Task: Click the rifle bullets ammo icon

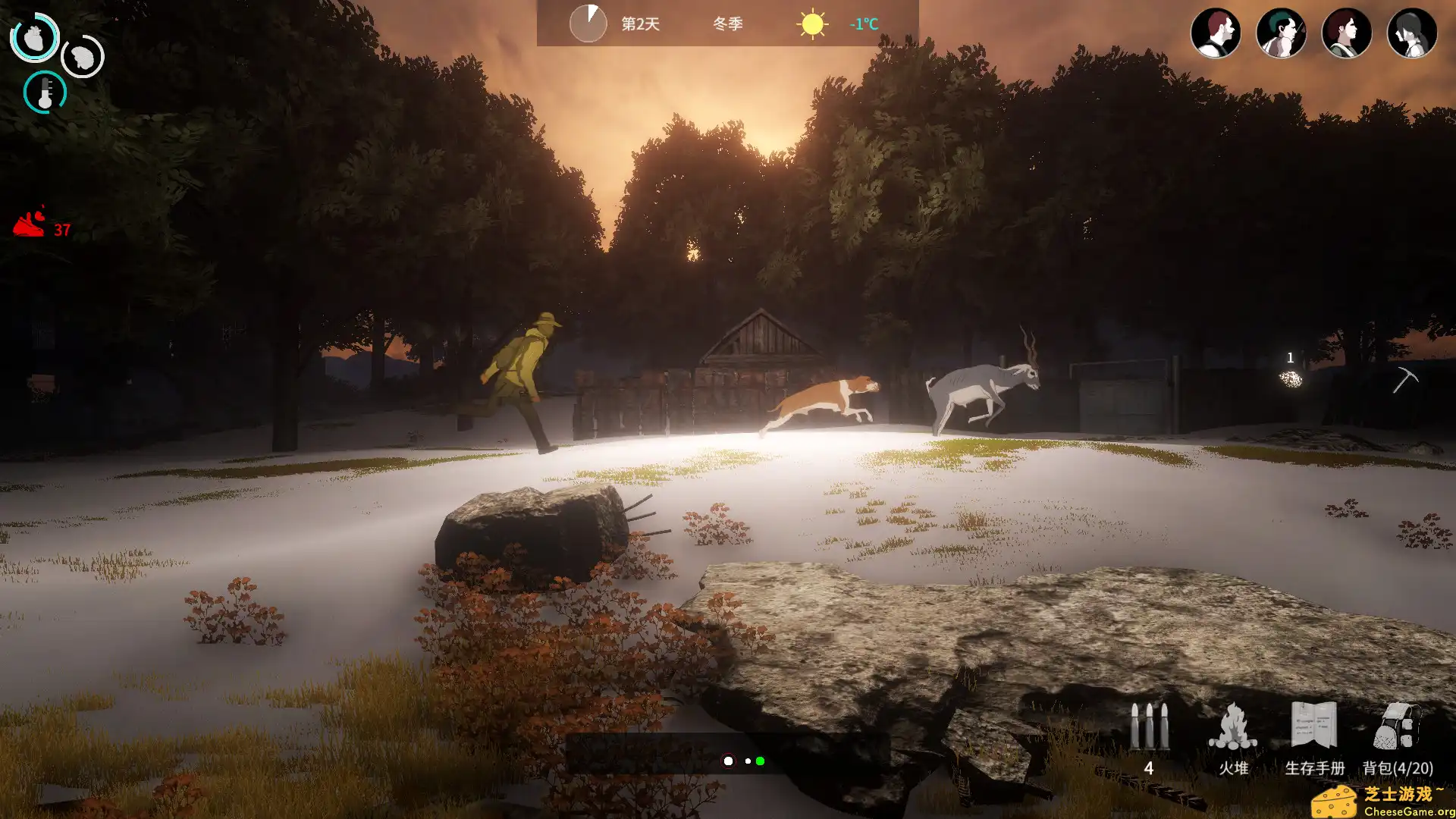Action: click(x=1148, y=728)
